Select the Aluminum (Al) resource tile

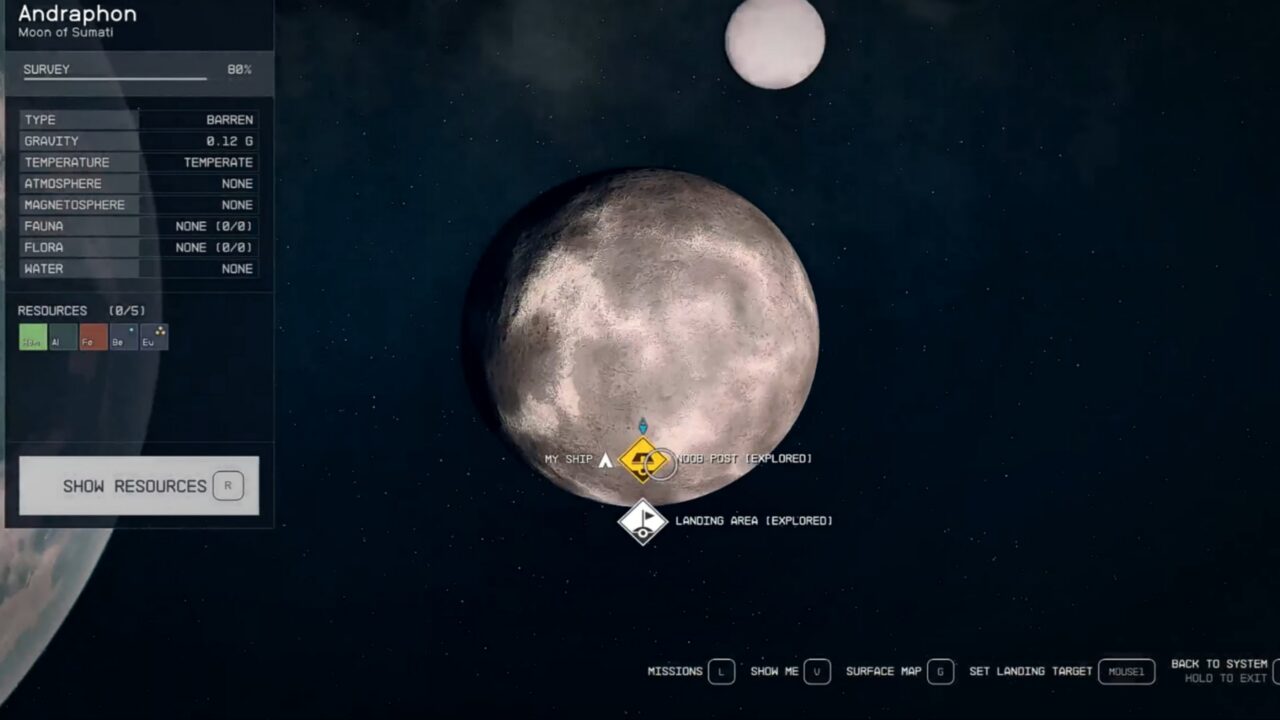63,338
